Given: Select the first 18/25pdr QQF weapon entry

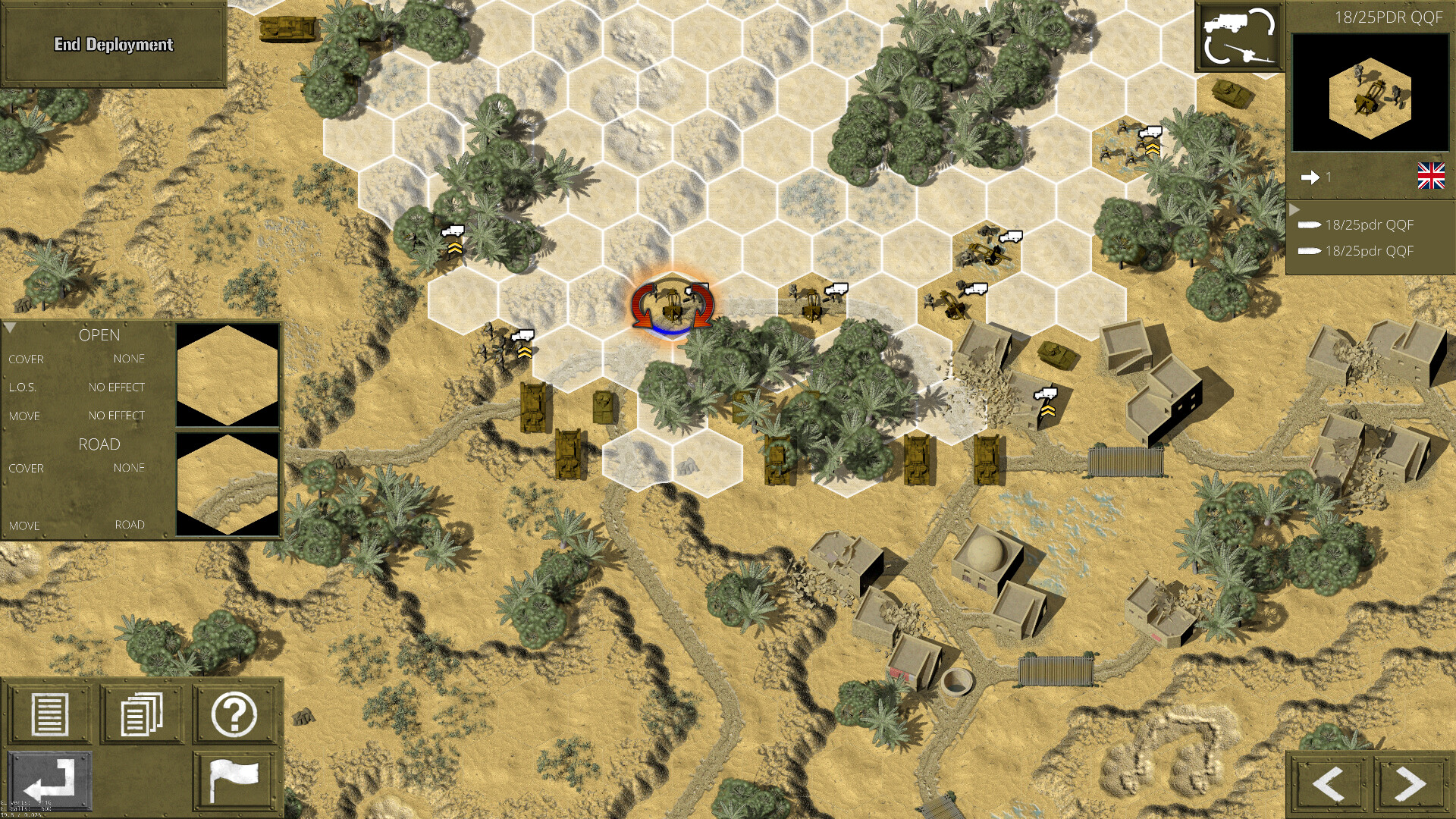Looking at the screenshot, I should click(1367, 224).
